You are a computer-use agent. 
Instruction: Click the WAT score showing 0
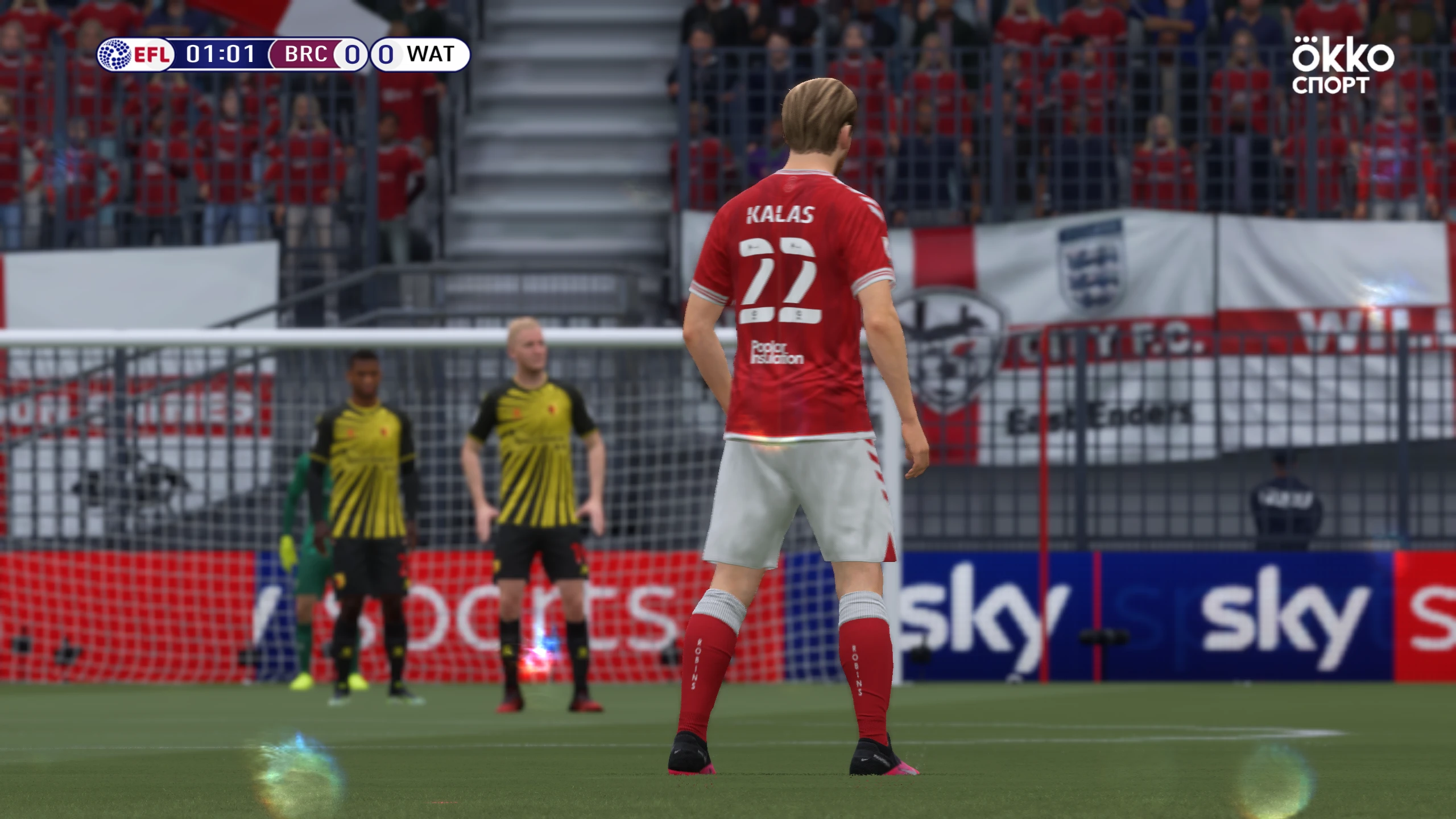[x=385, y=55]
